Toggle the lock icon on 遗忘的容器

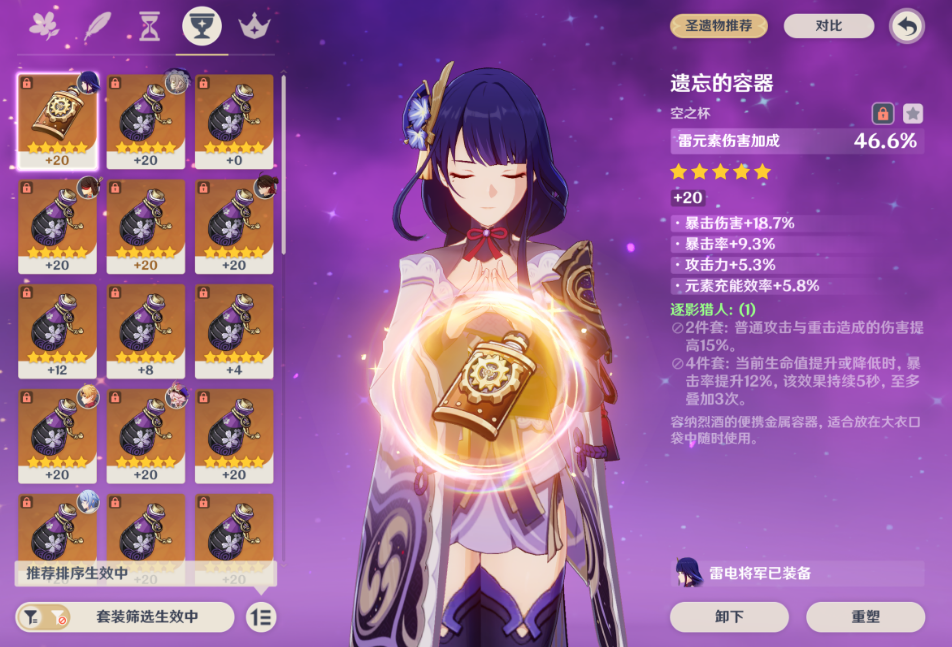click(883, 113)
